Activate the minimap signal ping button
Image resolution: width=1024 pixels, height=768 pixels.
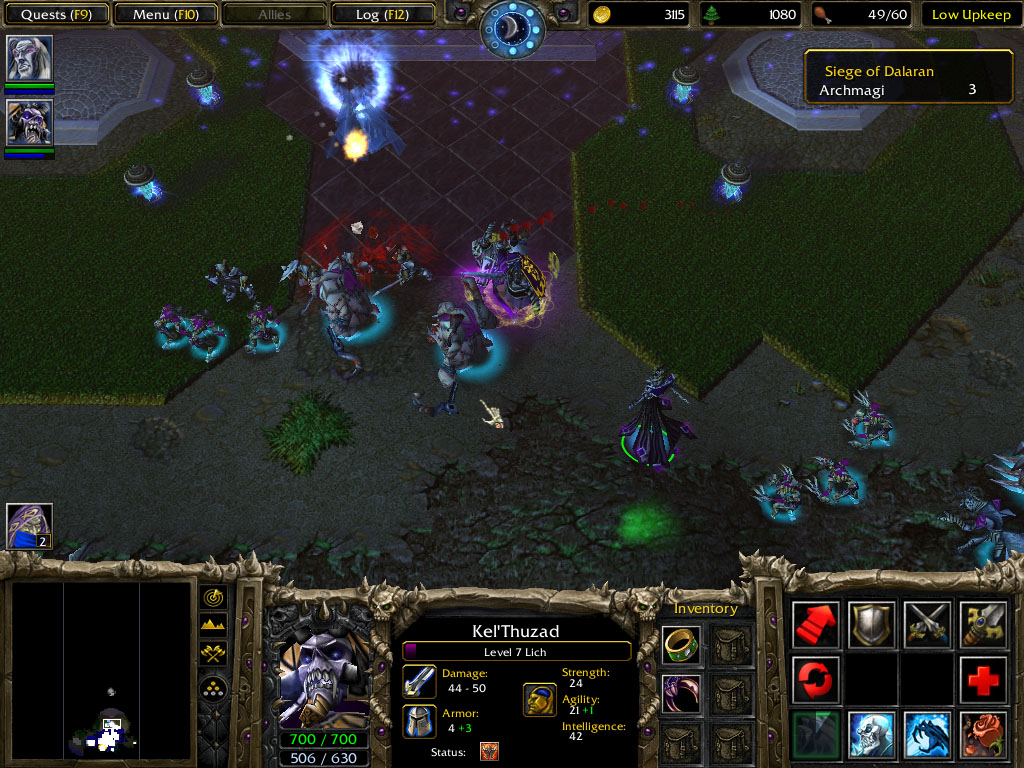click(x=214, y=598)
